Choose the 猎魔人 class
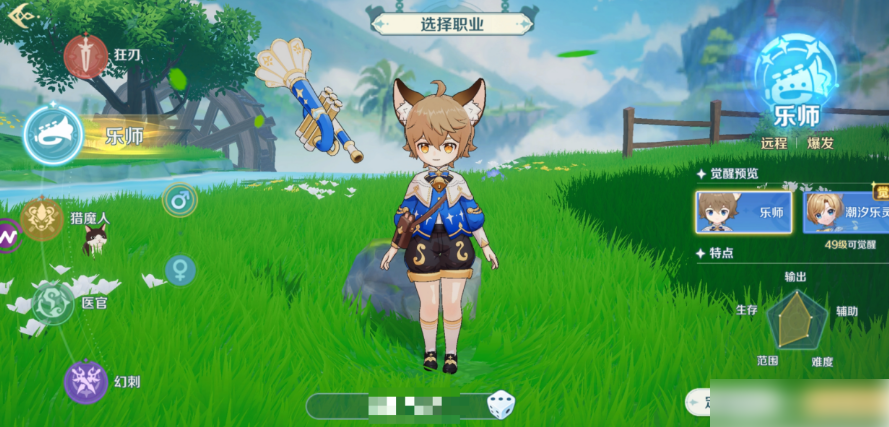This screenshot has height=427, width=889. 43,219
